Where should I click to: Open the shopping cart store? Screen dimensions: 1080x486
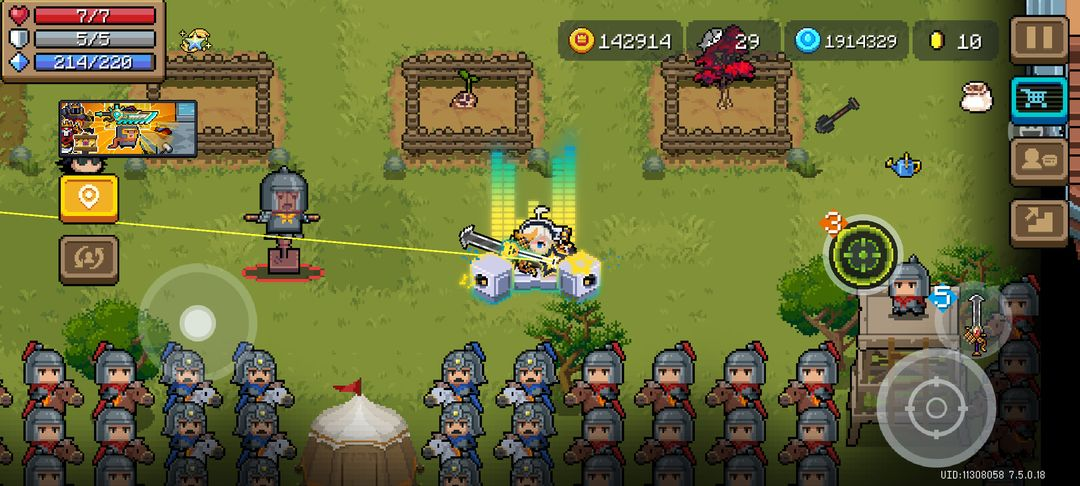click(1039, 98)
